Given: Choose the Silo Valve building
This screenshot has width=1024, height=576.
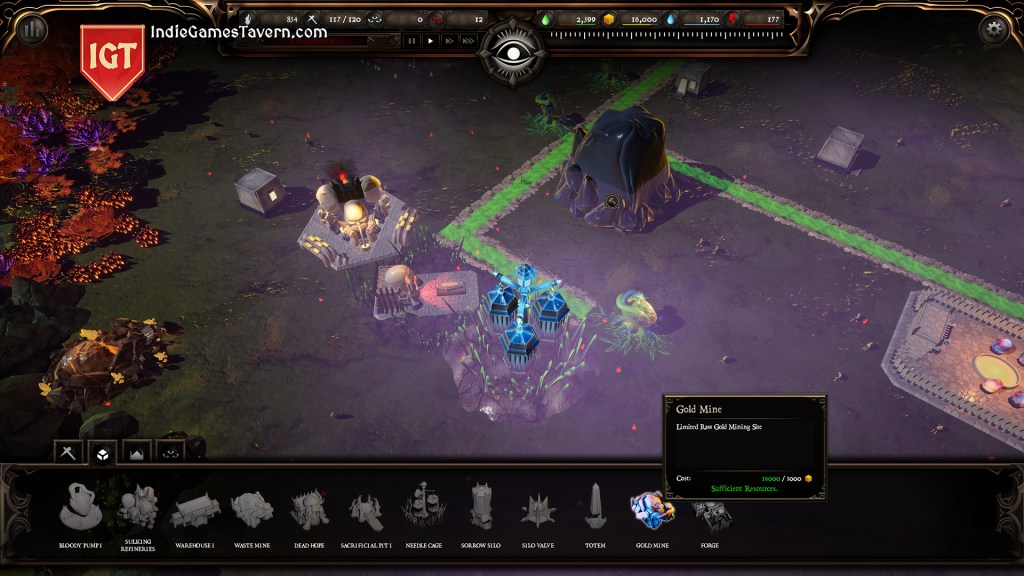Looking at the screenshot, I should click(x=538, y=509).
